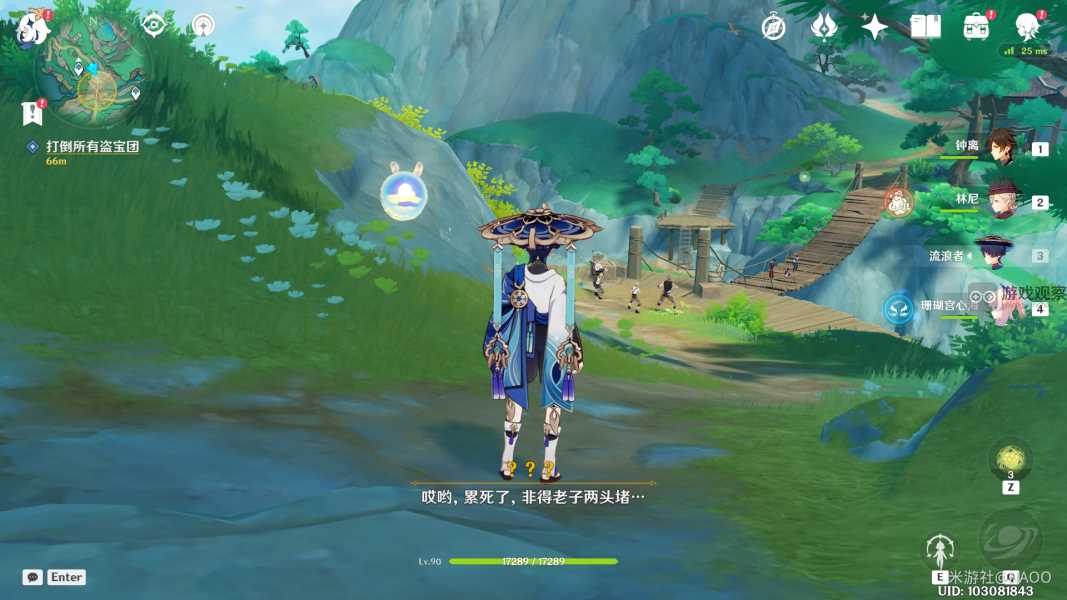Activate the elemental burst swirl icon

coord(1010,538)
